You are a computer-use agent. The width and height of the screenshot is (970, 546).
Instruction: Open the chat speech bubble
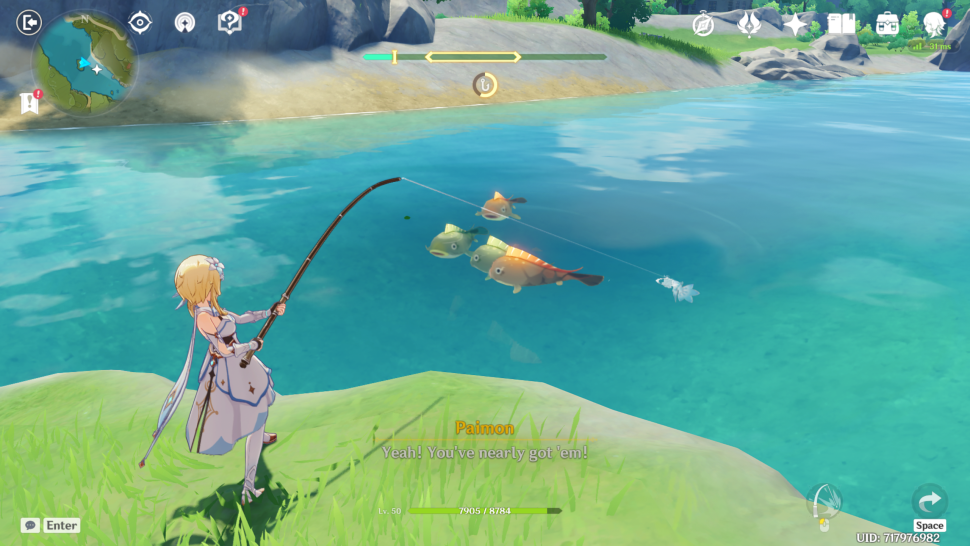coord(30,525)
